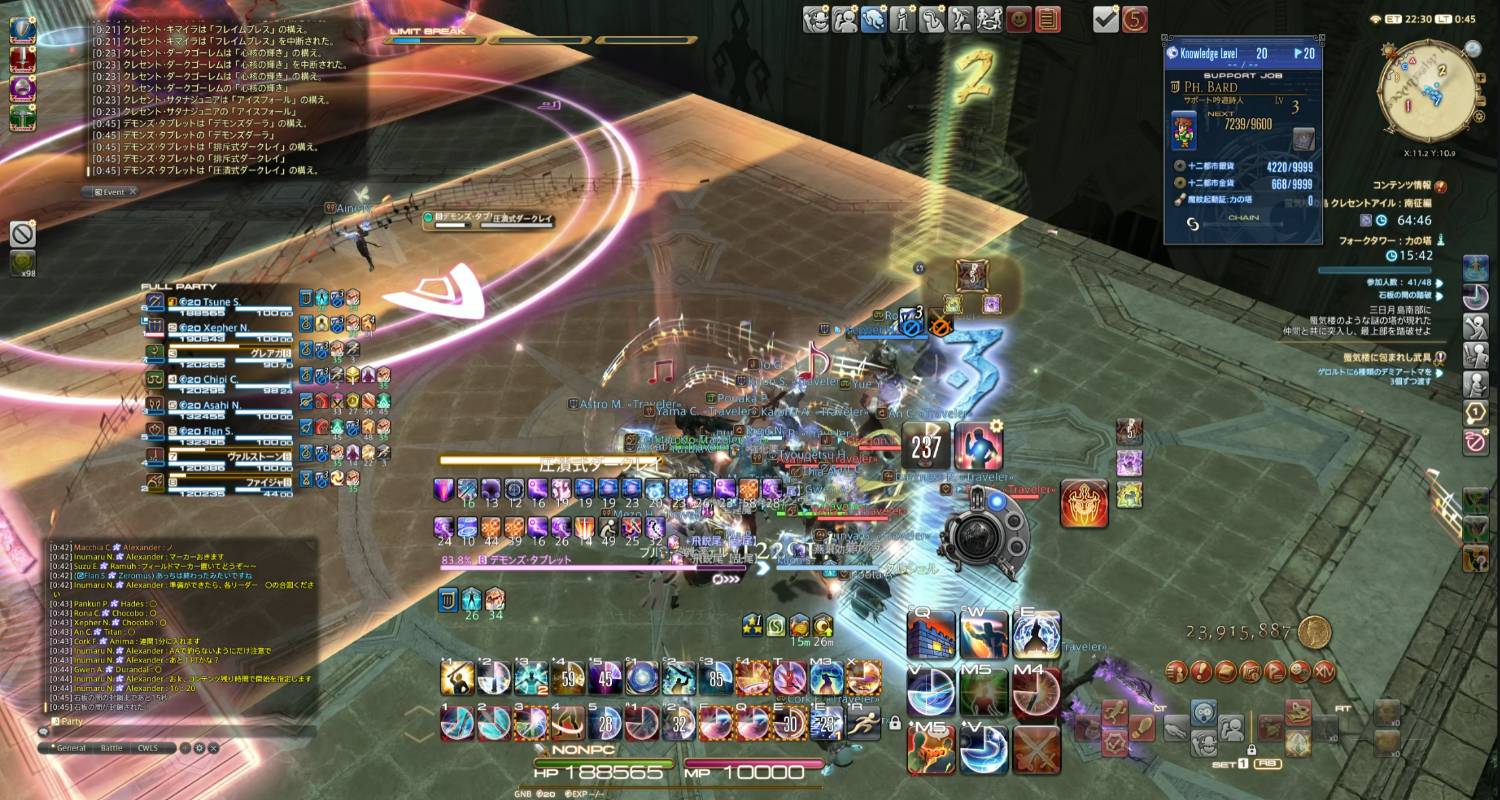Screen dimensions: 1500x800
Task: Zoom out the minimap with minus button
Action: point(1480,99)
